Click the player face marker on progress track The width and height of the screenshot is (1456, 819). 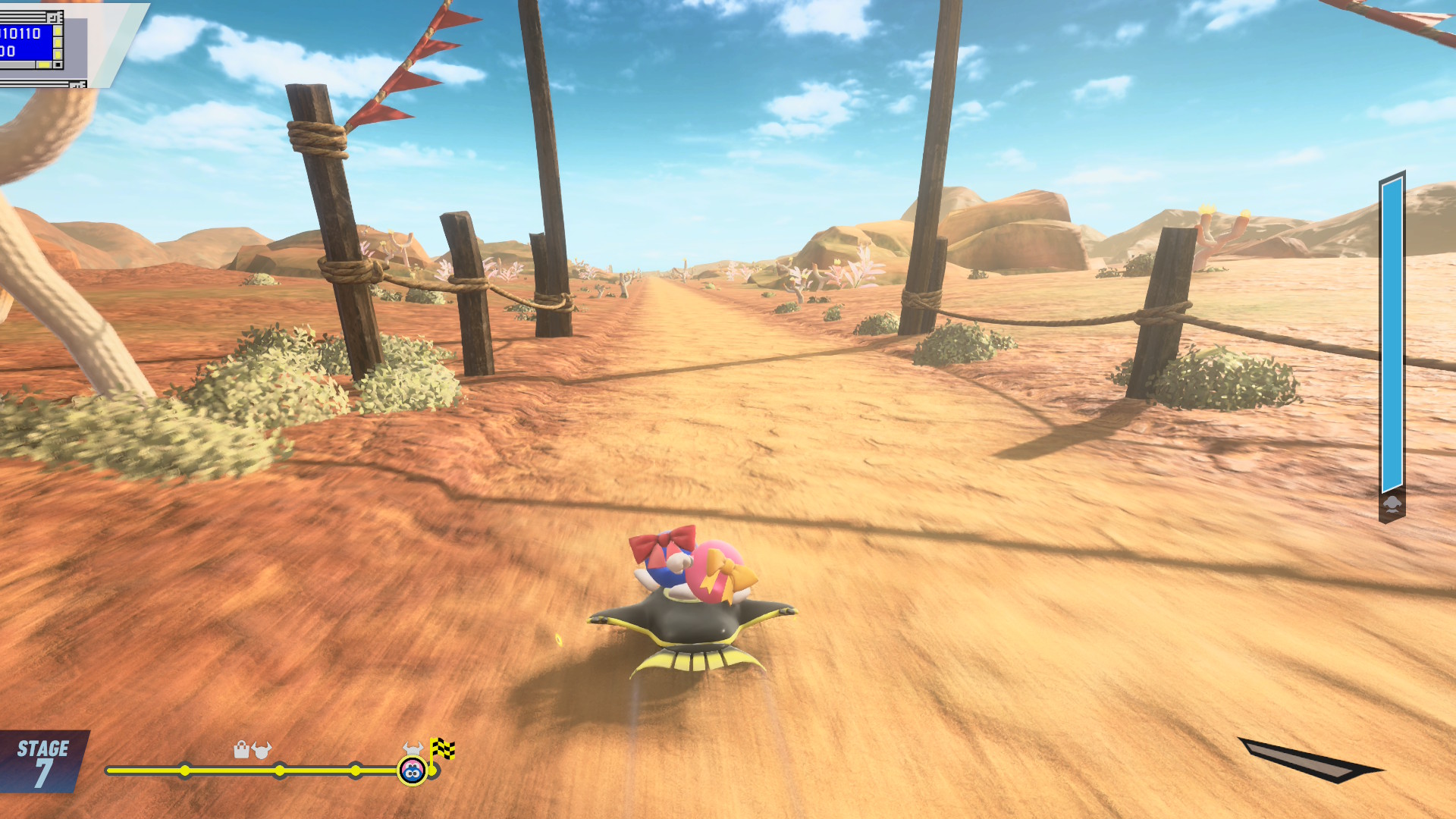click(412, 771)
